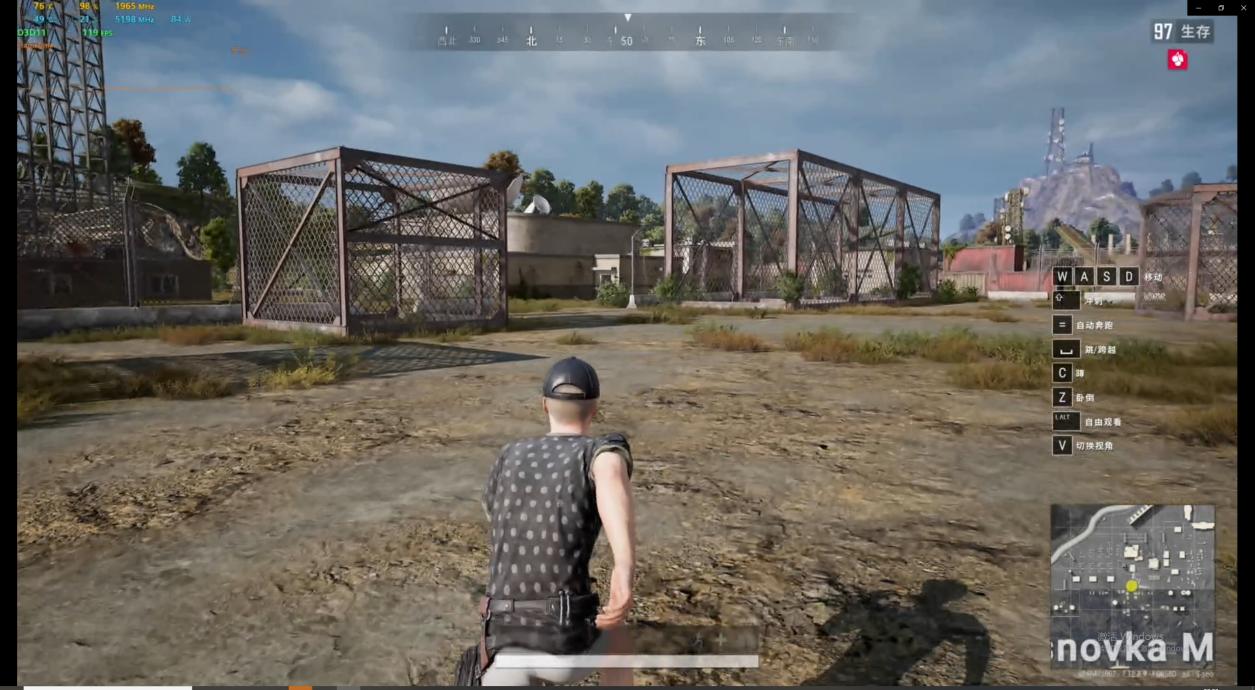
Task: Close the game window
Action: [x=1243, y=8]
